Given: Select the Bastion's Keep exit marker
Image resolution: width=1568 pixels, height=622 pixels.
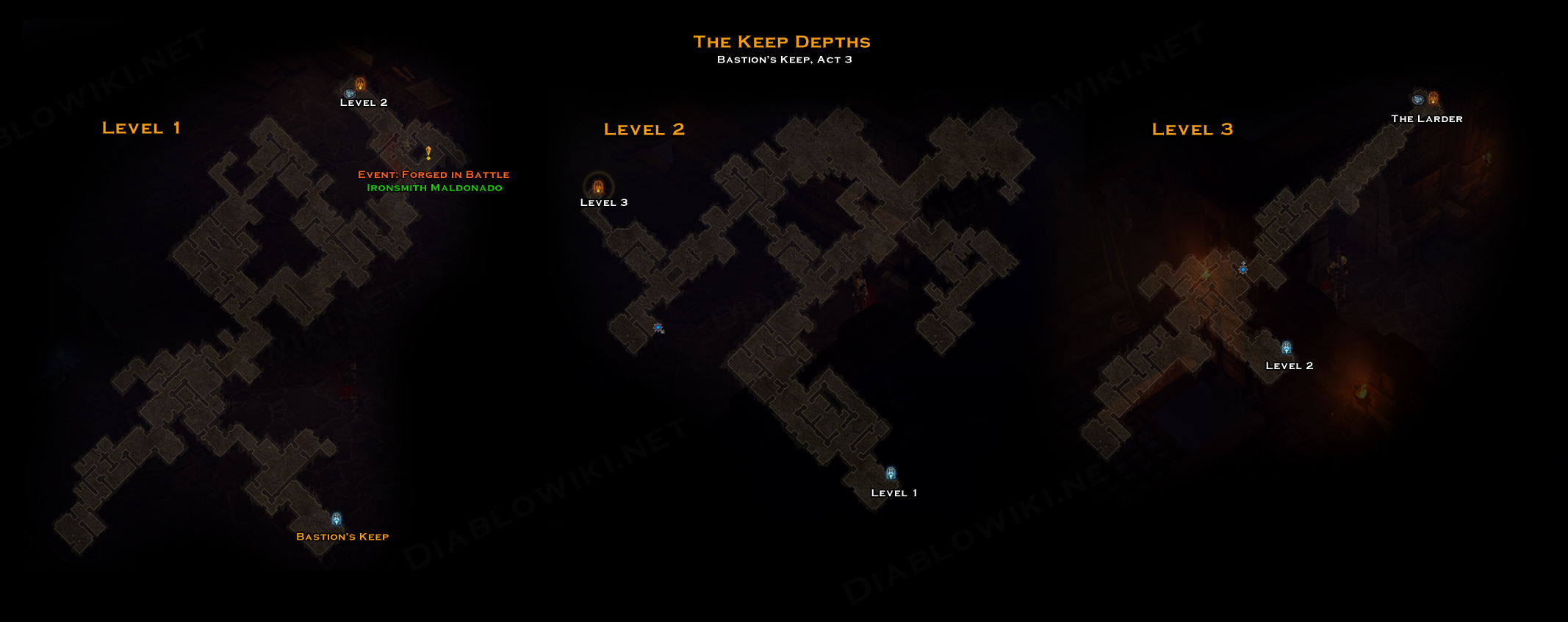Looking at the screenshot, I should point(337,519).
